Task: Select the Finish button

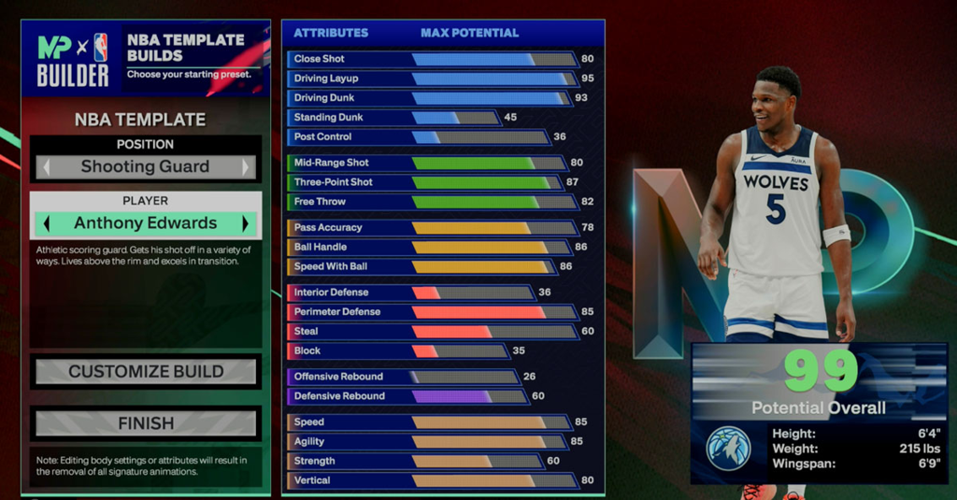Action: [x=146, y=423]
